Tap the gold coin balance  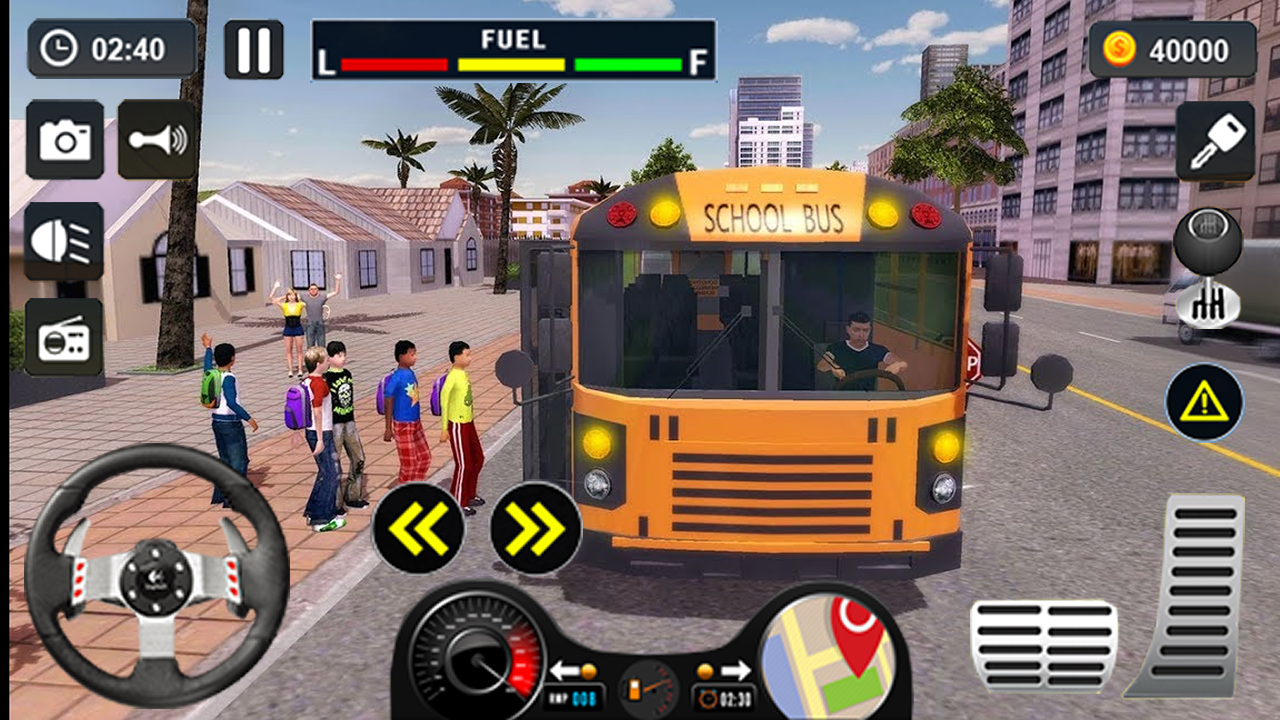(x=1172, y=50)
